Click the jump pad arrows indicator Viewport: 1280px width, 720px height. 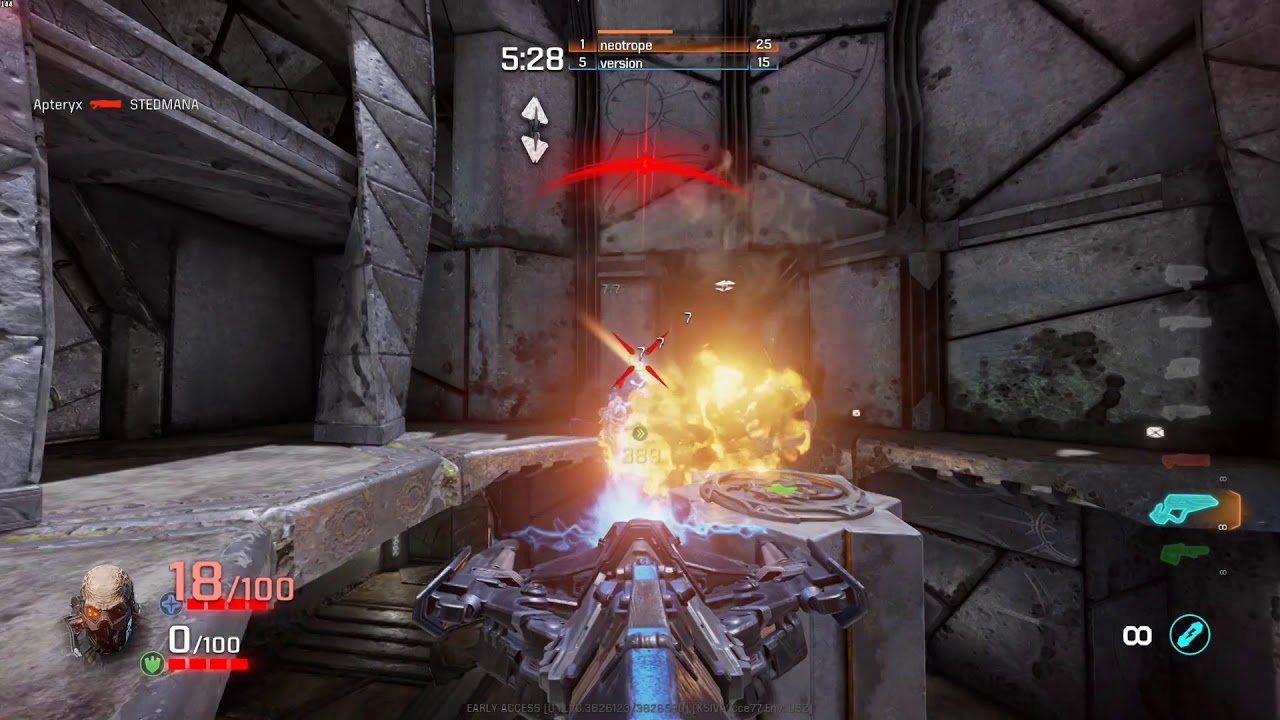click(x=535, y=130)
